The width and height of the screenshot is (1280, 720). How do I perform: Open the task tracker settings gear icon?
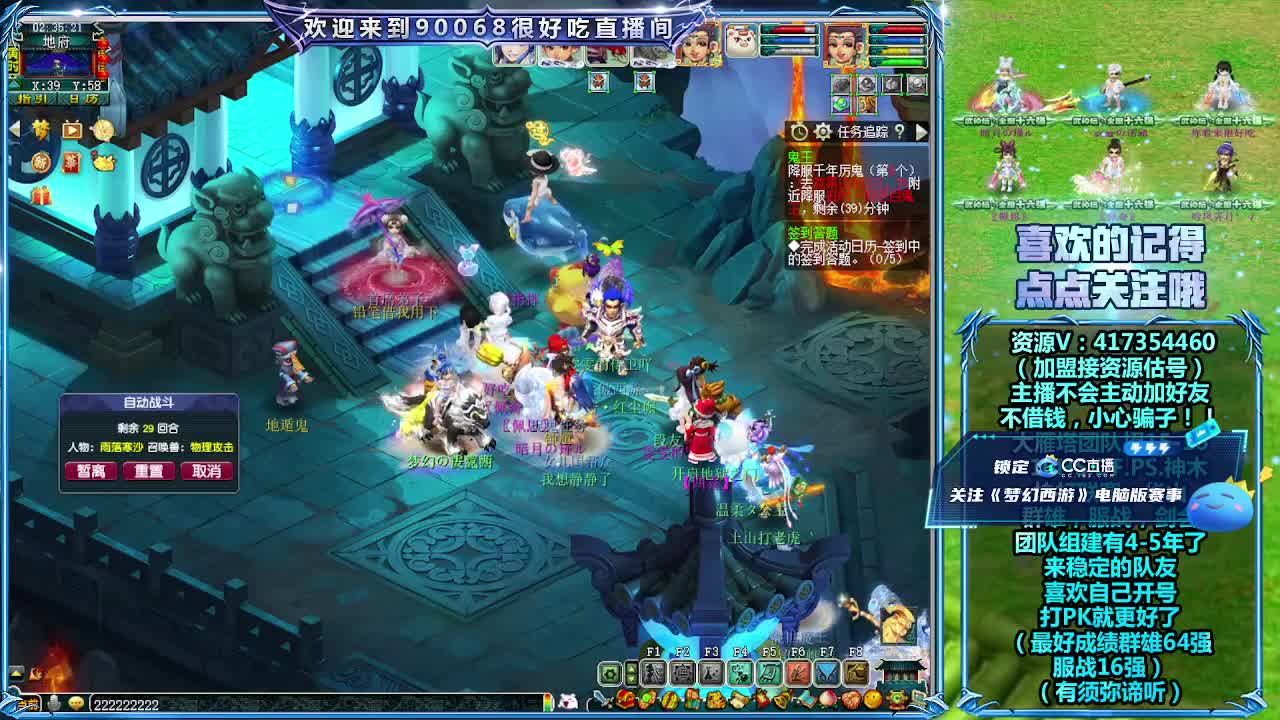(x=823, y=131)
